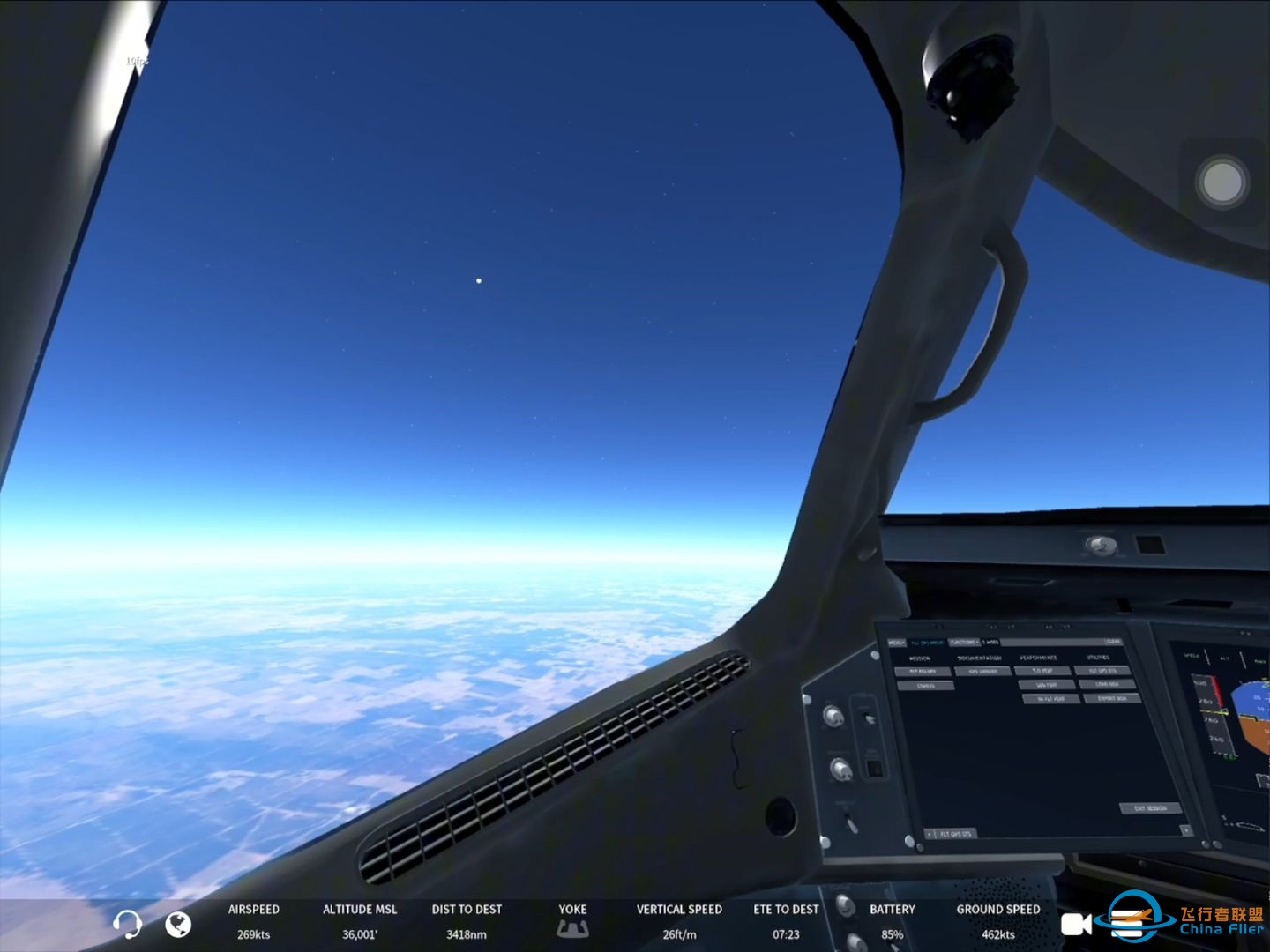Open the ATC headset icon
Screen dimensions: 1270x952
(x=129, y=925)
